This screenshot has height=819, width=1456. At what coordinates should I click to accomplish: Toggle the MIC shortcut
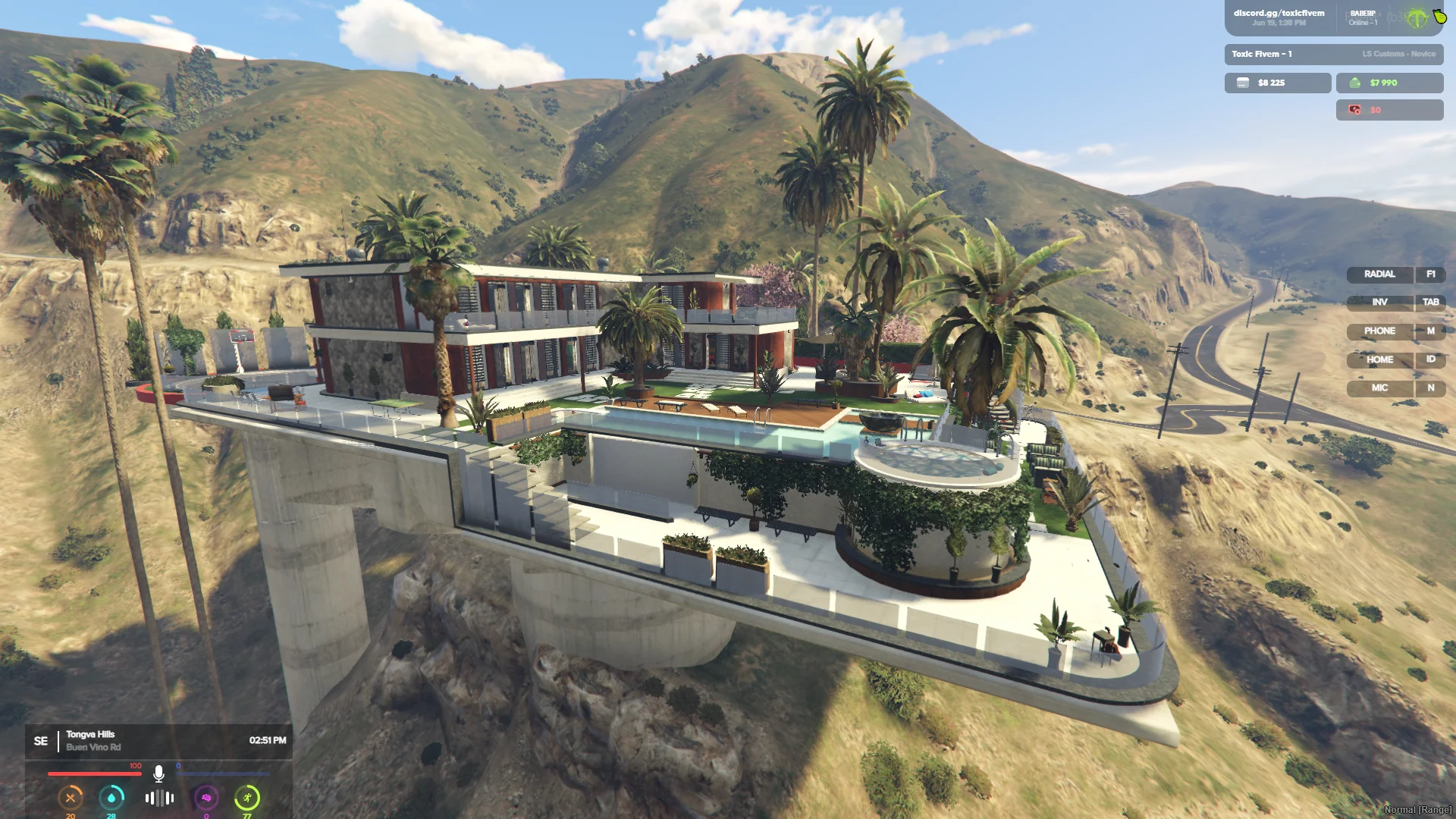pos(1379,388)
